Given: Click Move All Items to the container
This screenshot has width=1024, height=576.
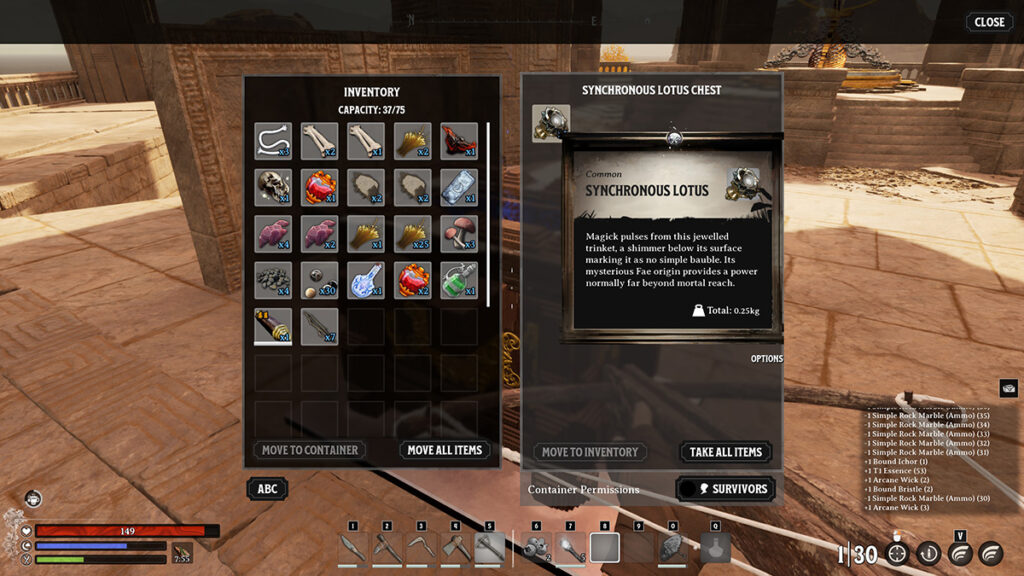Looking at the screenshot, I should coord(444,450).
